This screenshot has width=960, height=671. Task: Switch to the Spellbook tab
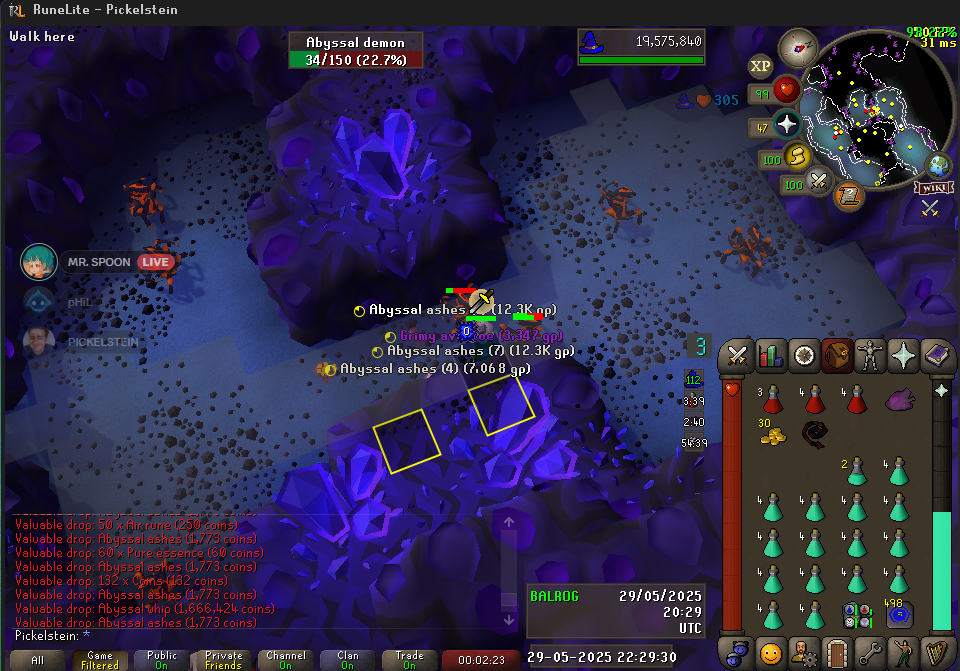coord(937,356)
